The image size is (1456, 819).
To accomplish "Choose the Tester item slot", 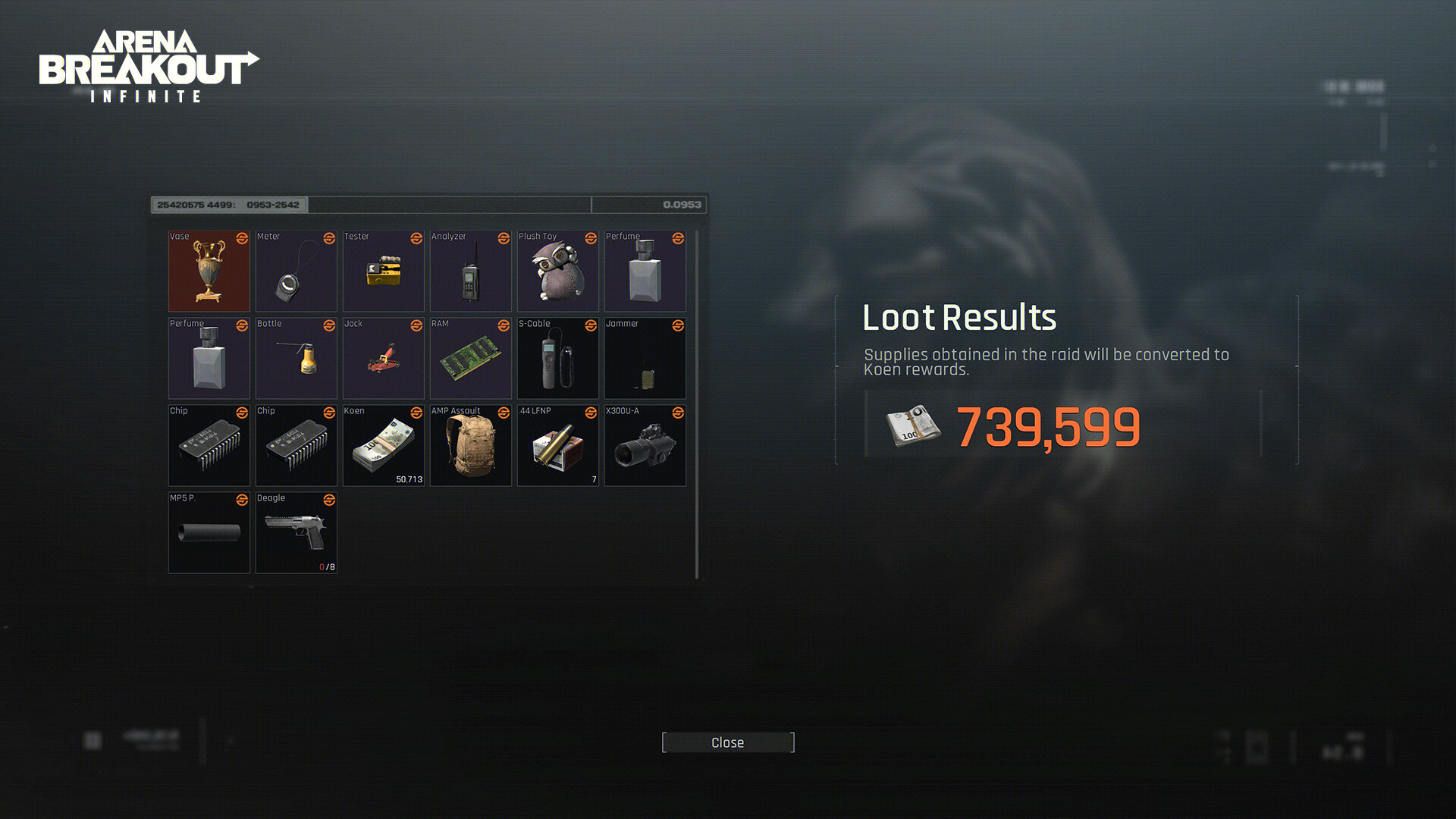I will click(383, 271).
